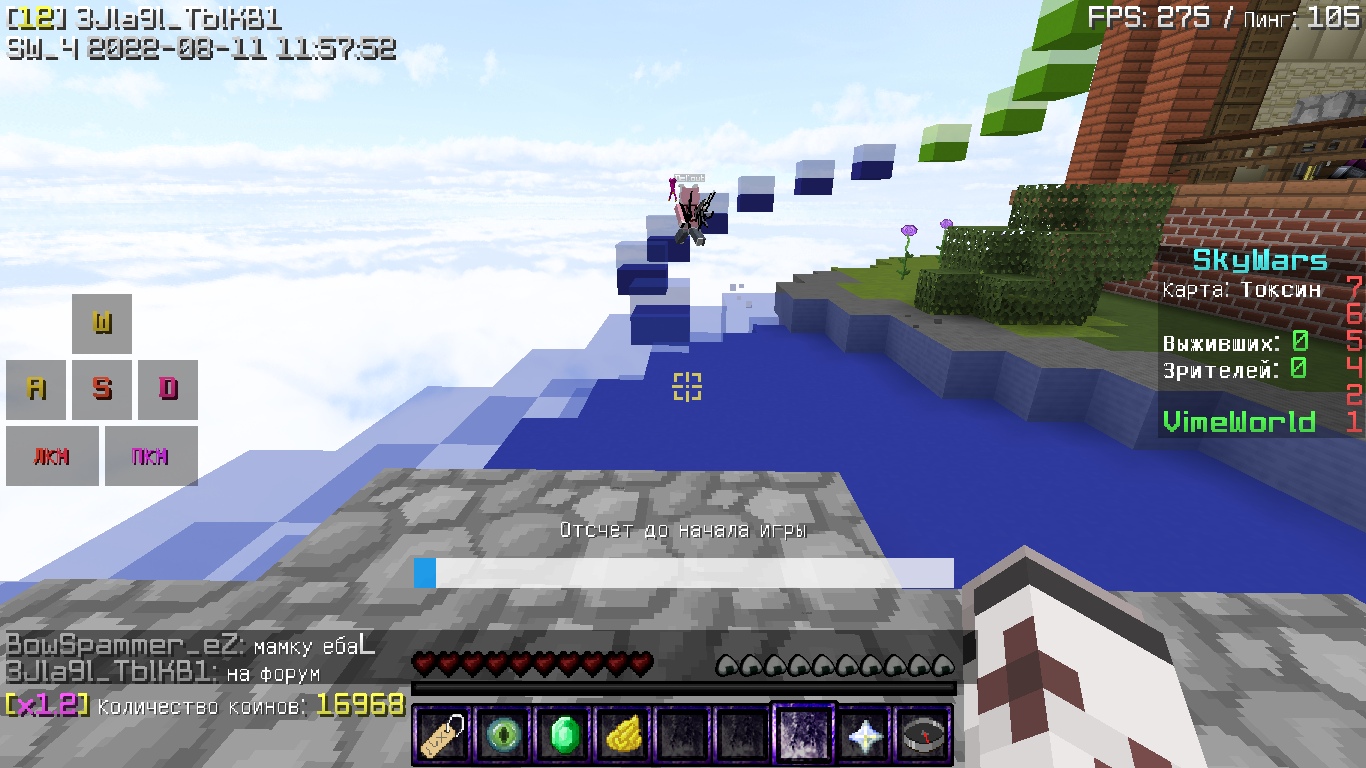
Task: Click the D key overlay tile
Action: [168, 389]
